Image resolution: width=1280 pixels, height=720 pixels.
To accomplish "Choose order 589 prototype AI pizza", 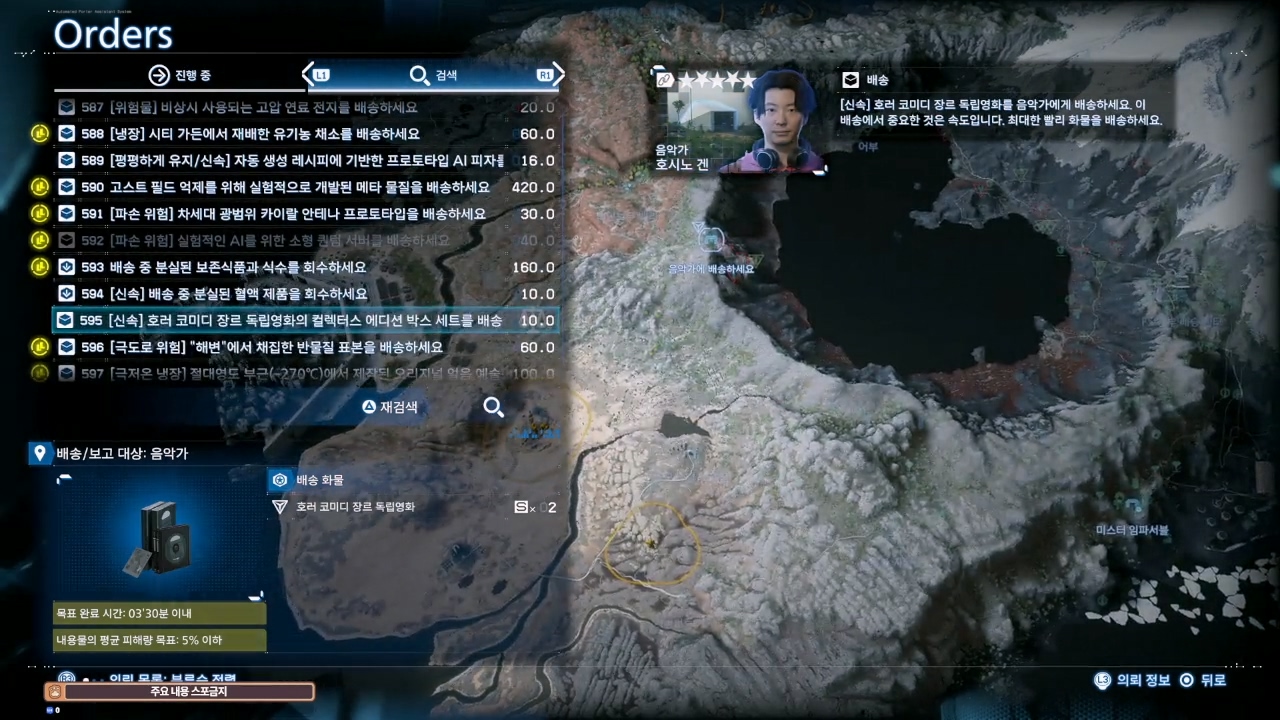I will tap(280, 161).
